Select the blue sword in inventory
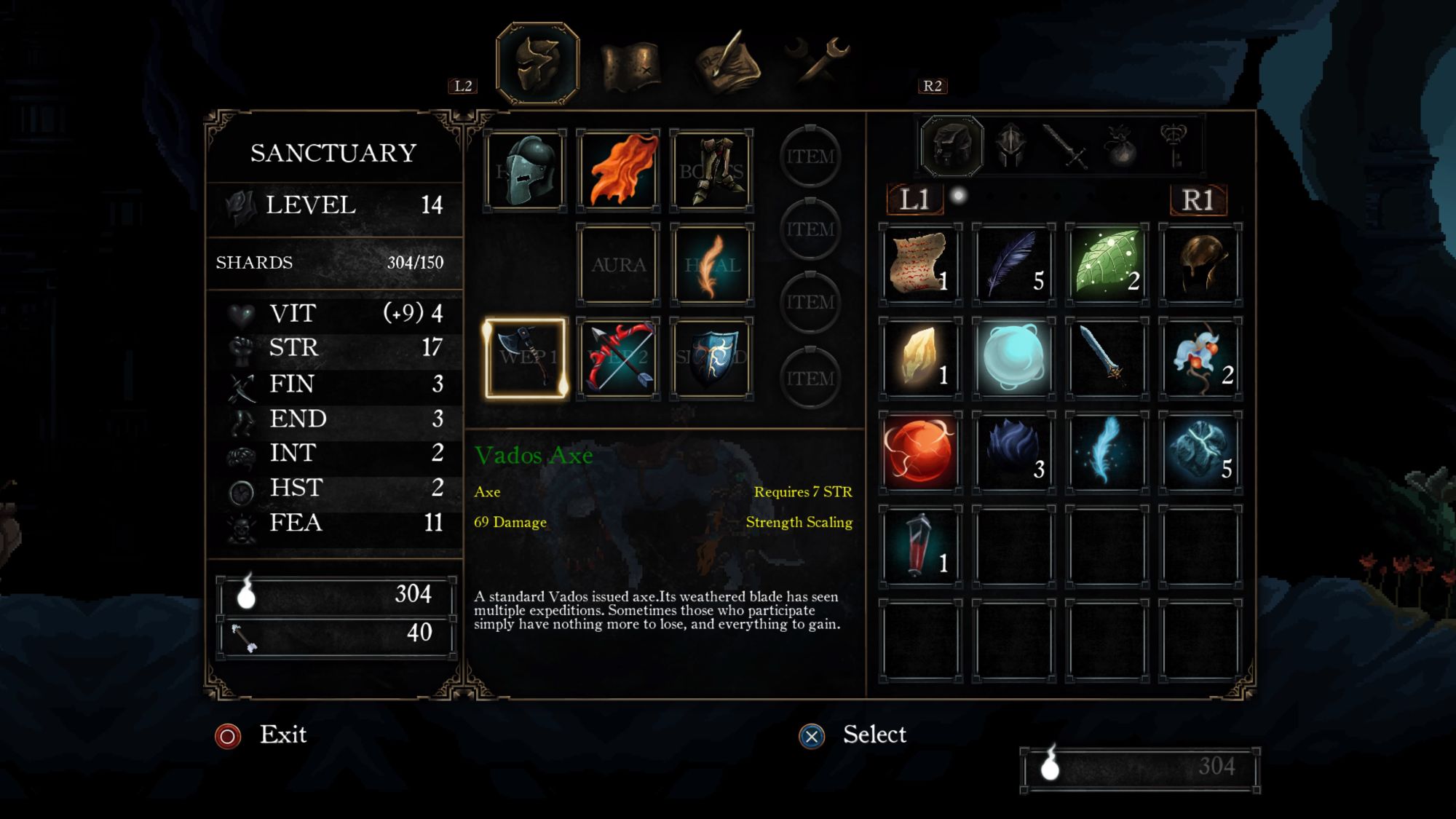 point(1107,357)
